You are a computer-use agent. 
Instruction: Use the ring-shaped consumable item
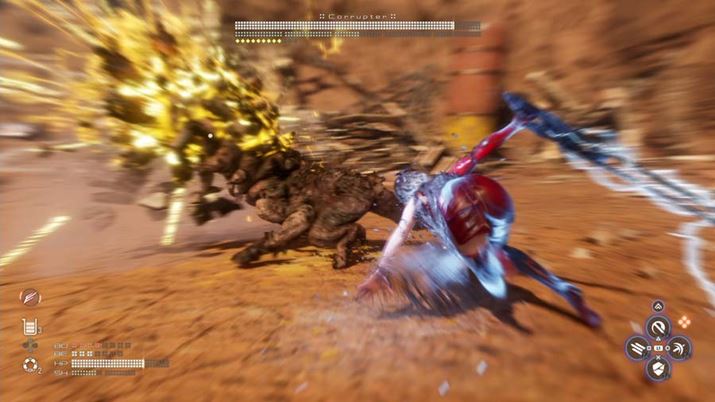(x=30, y=366)
